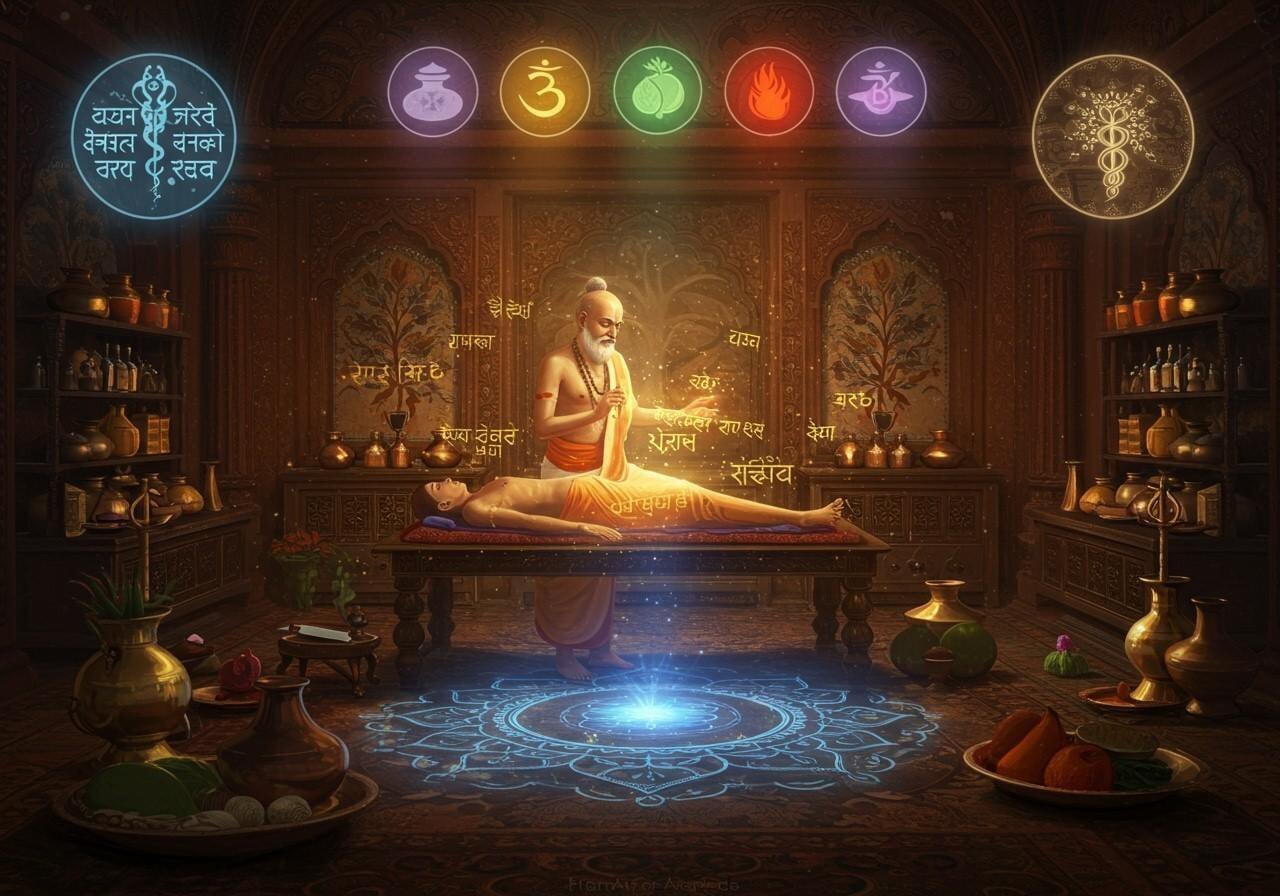
Task: Activate the orange Om symbol icon
Action: point(545,92)
